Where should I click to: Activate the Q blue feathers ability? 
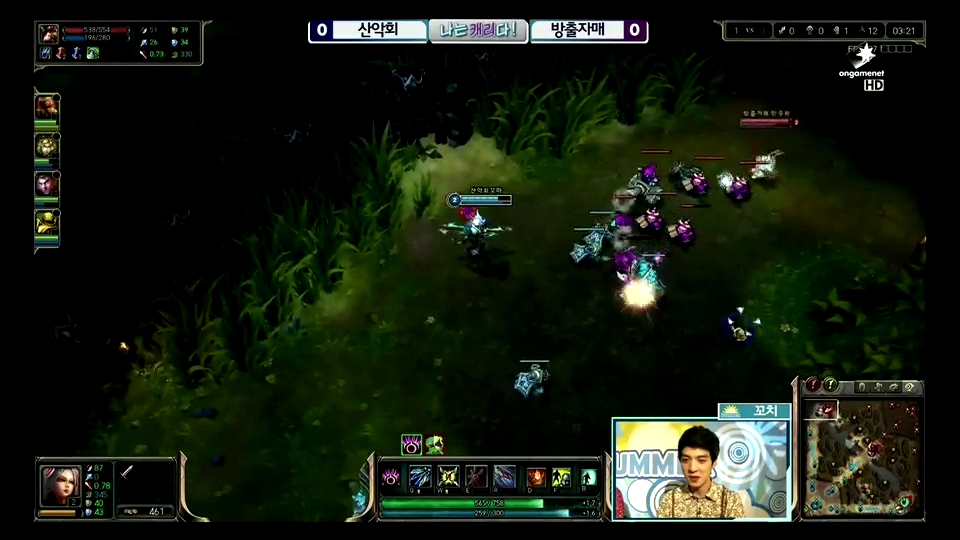[x=421, y=477]
